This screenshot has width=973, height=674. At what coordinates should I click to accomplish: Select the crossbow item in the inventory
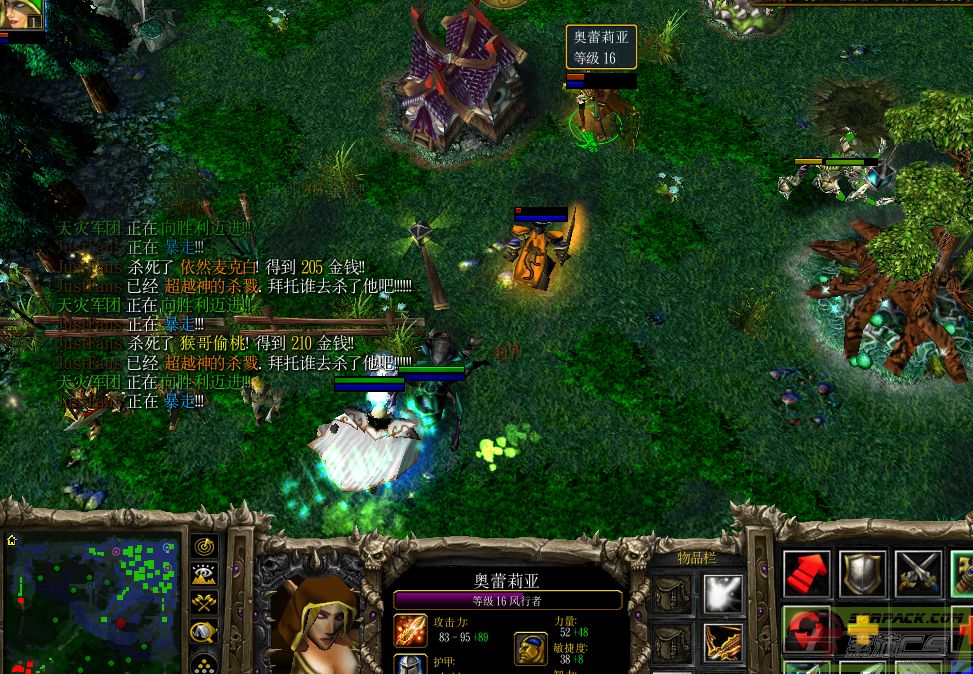[720, 643]
